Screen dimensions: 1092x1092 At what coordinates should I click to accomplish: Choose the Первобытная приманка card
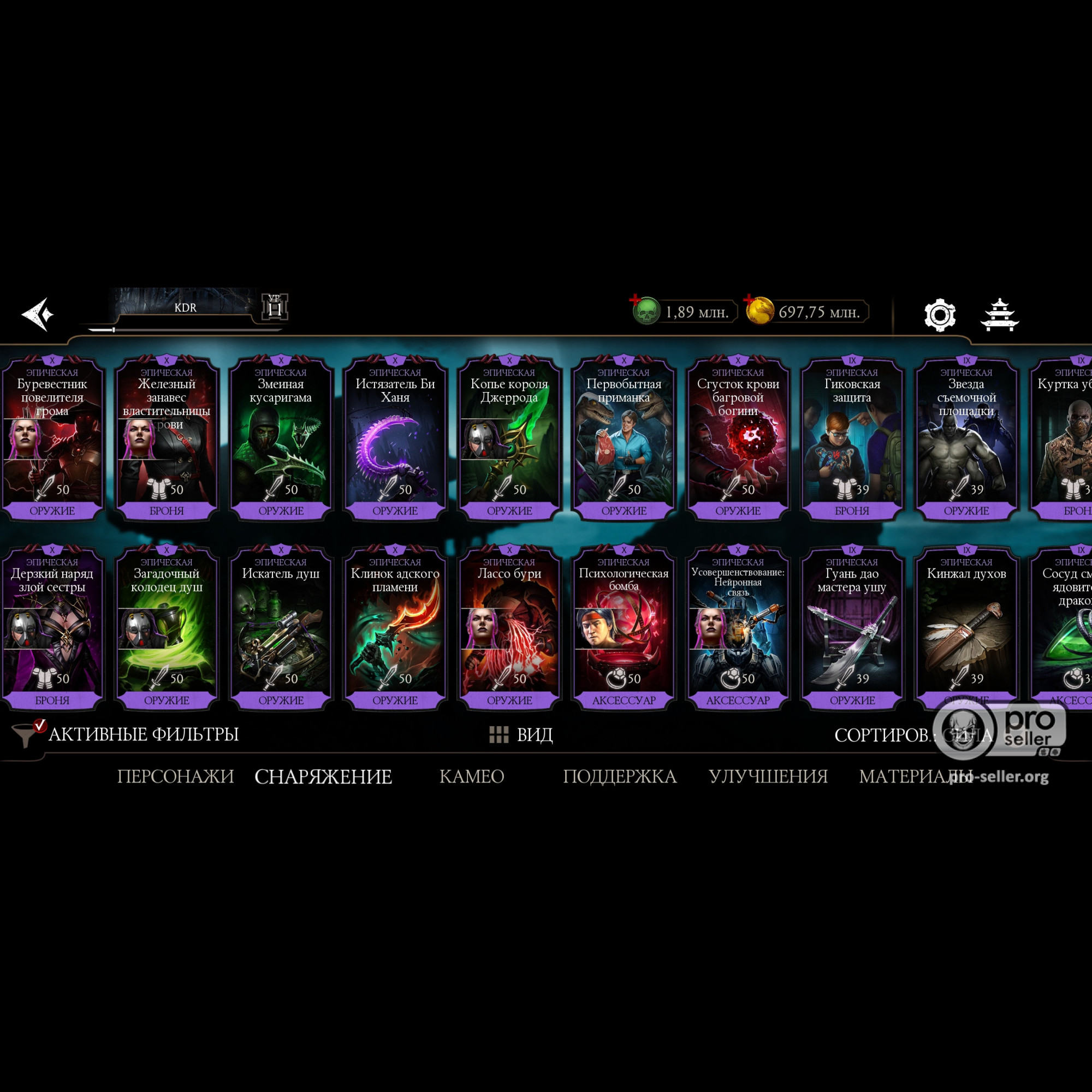(x=624, y=438)
